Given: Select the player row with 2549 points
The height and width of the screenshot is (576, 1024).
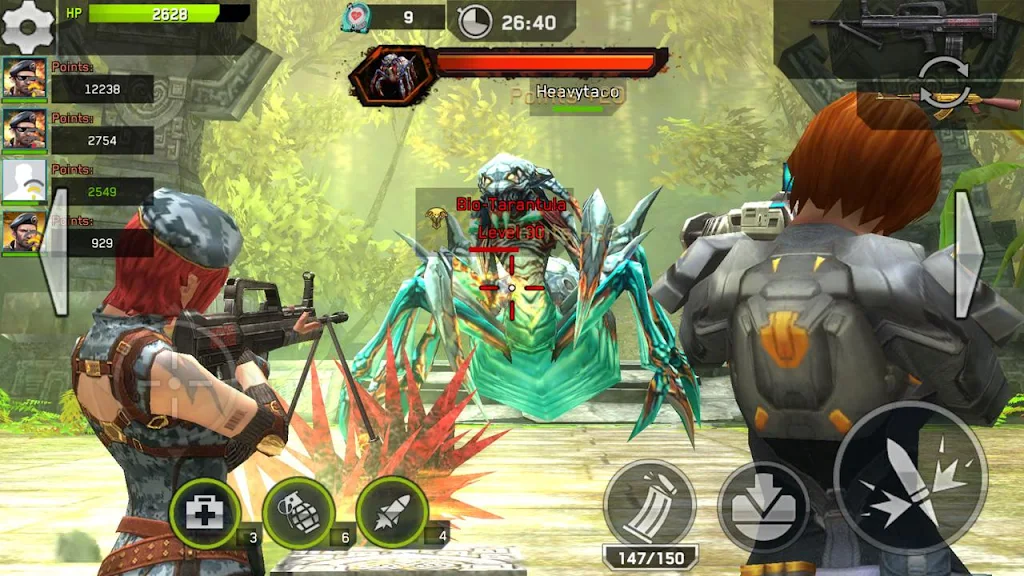Looking at the screenshot, I should 78,183.
